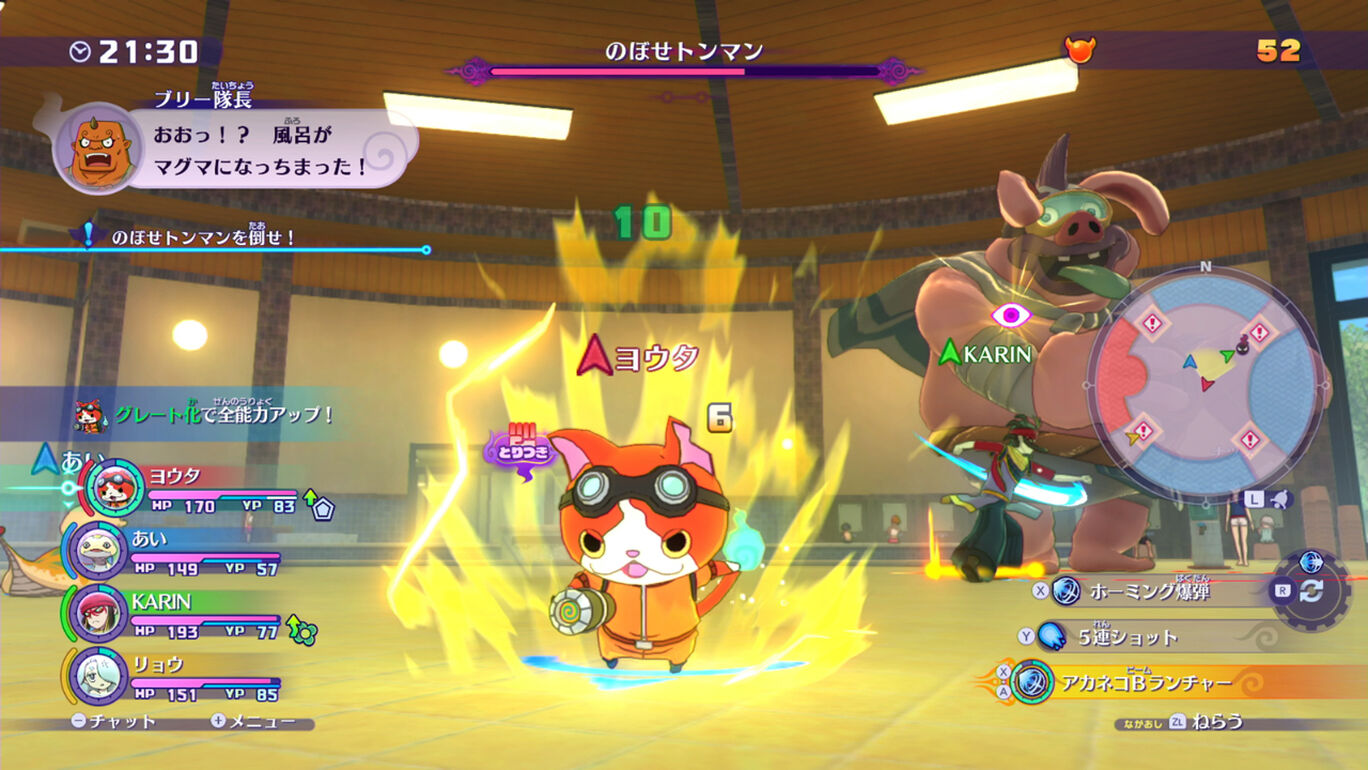Click the character swap gear icon
1368x770 pixels.
click(1310, 590)
